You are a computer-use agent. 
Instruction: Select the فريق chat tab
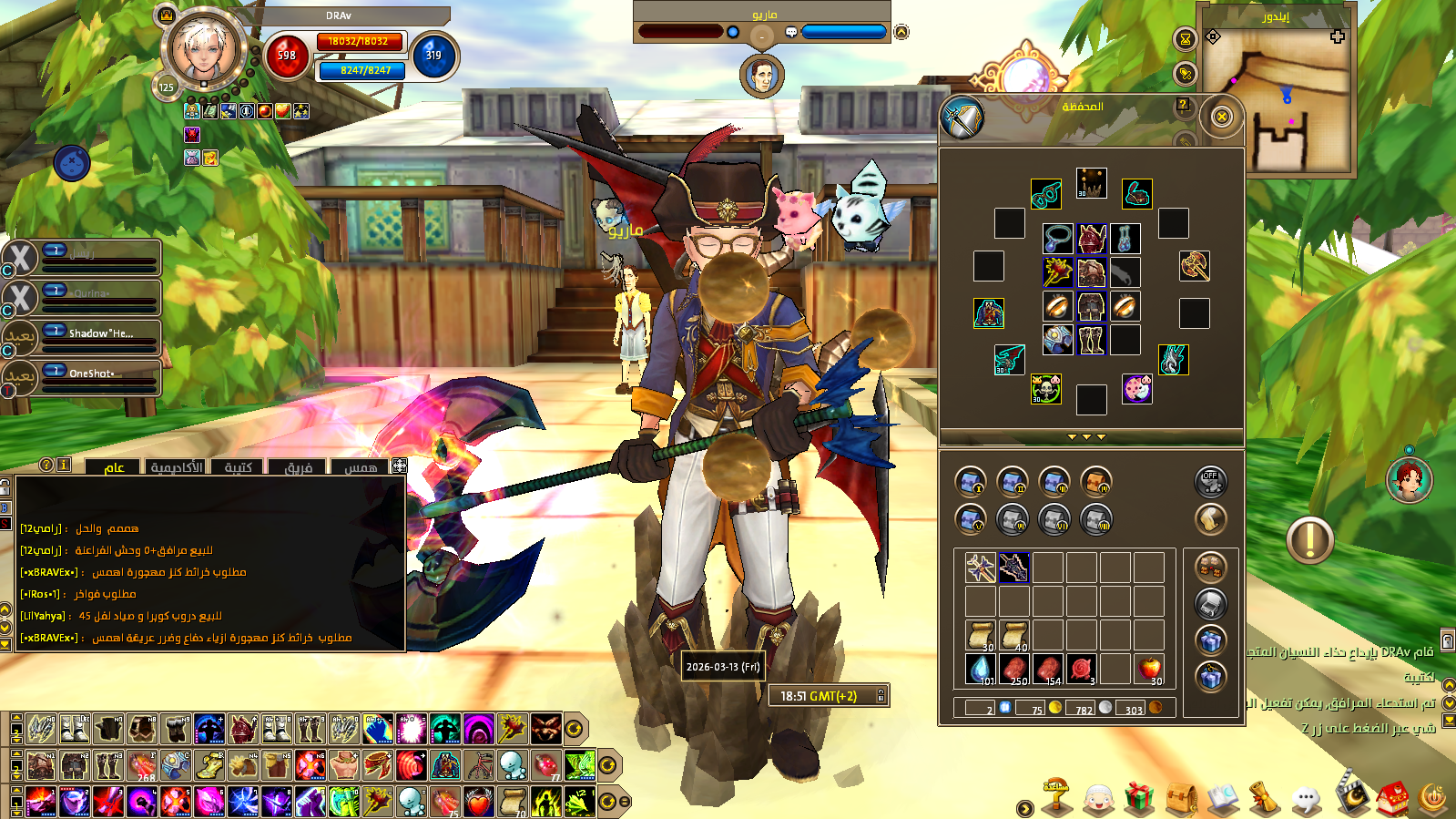(299, 467)
